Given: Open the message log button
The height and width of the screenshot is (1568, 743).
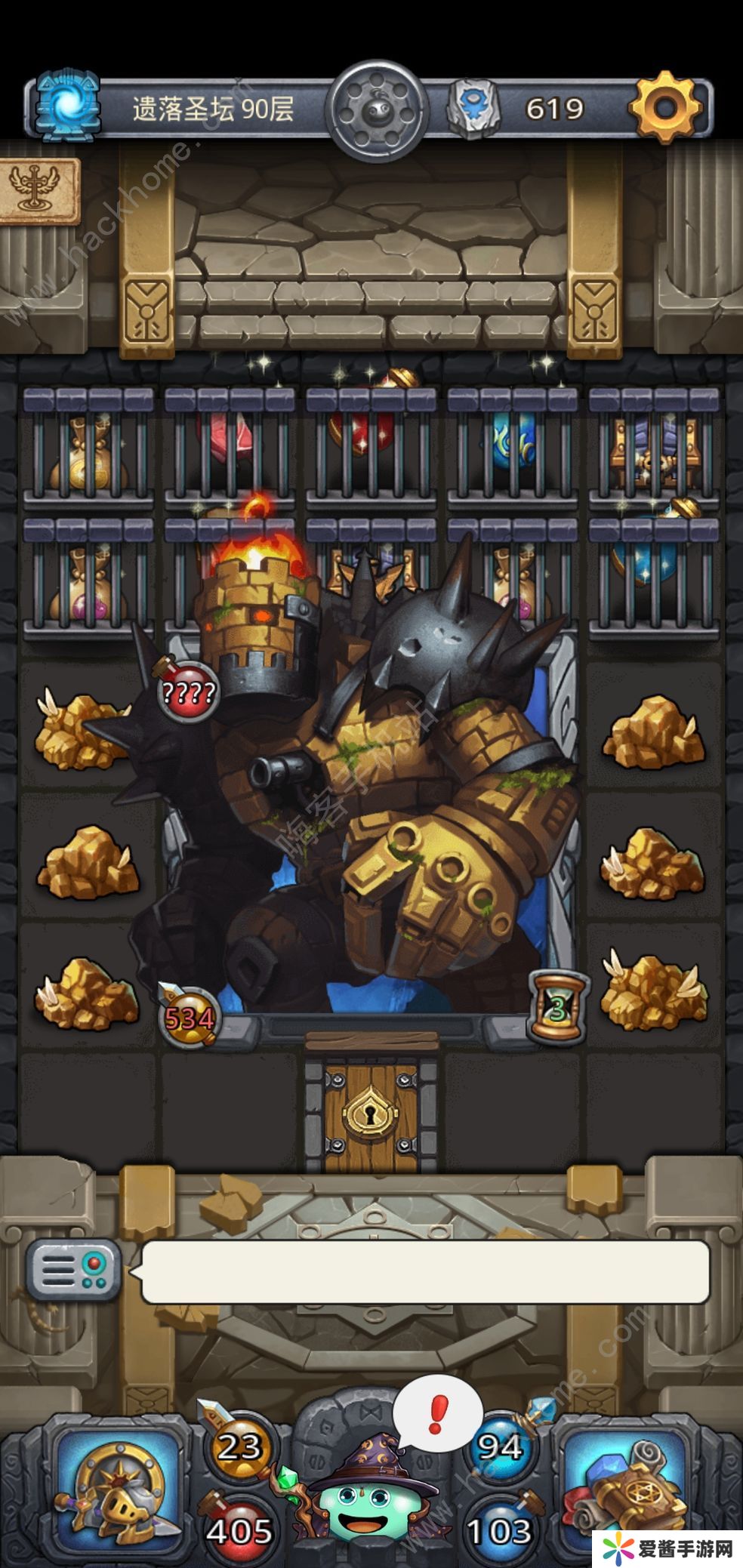Looking at the screenshot, I should [73, 1269].
